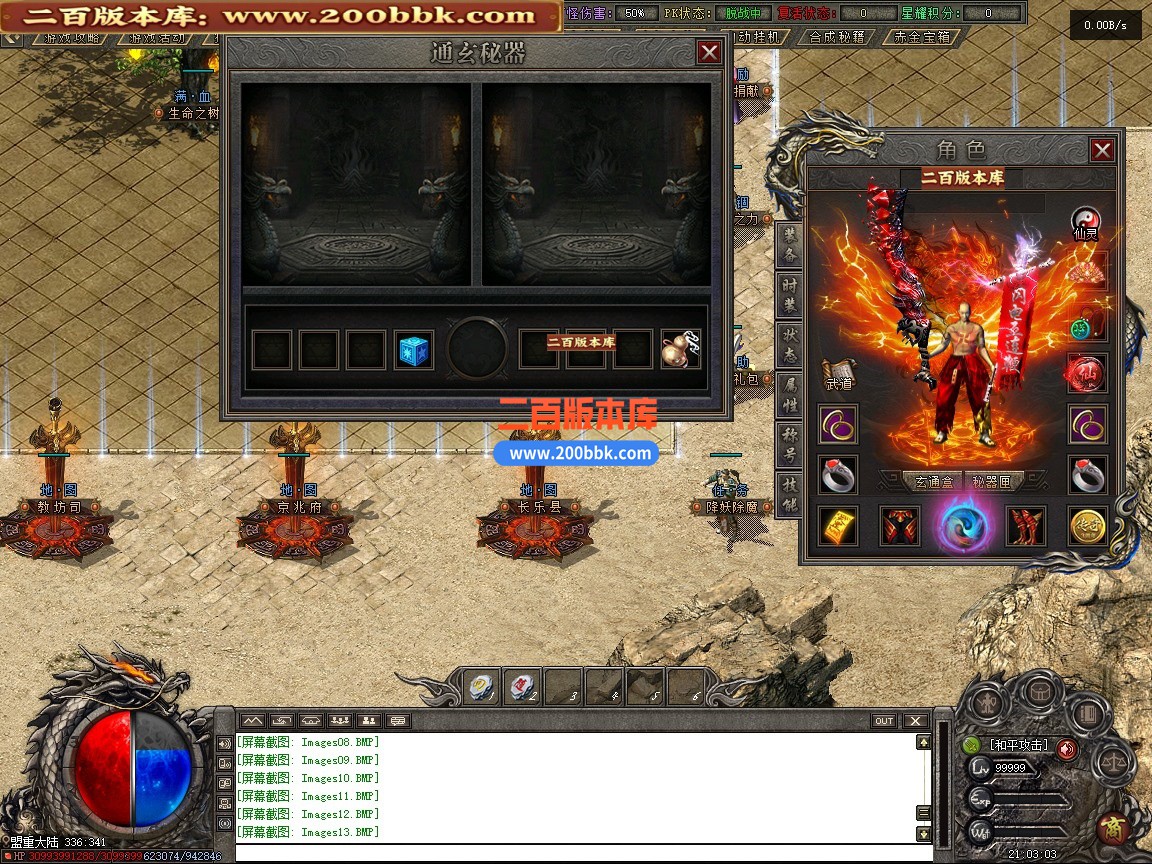Close the 通玄秘器 window
Viewport: 1152px width, 864px height.
coord(709,52)
